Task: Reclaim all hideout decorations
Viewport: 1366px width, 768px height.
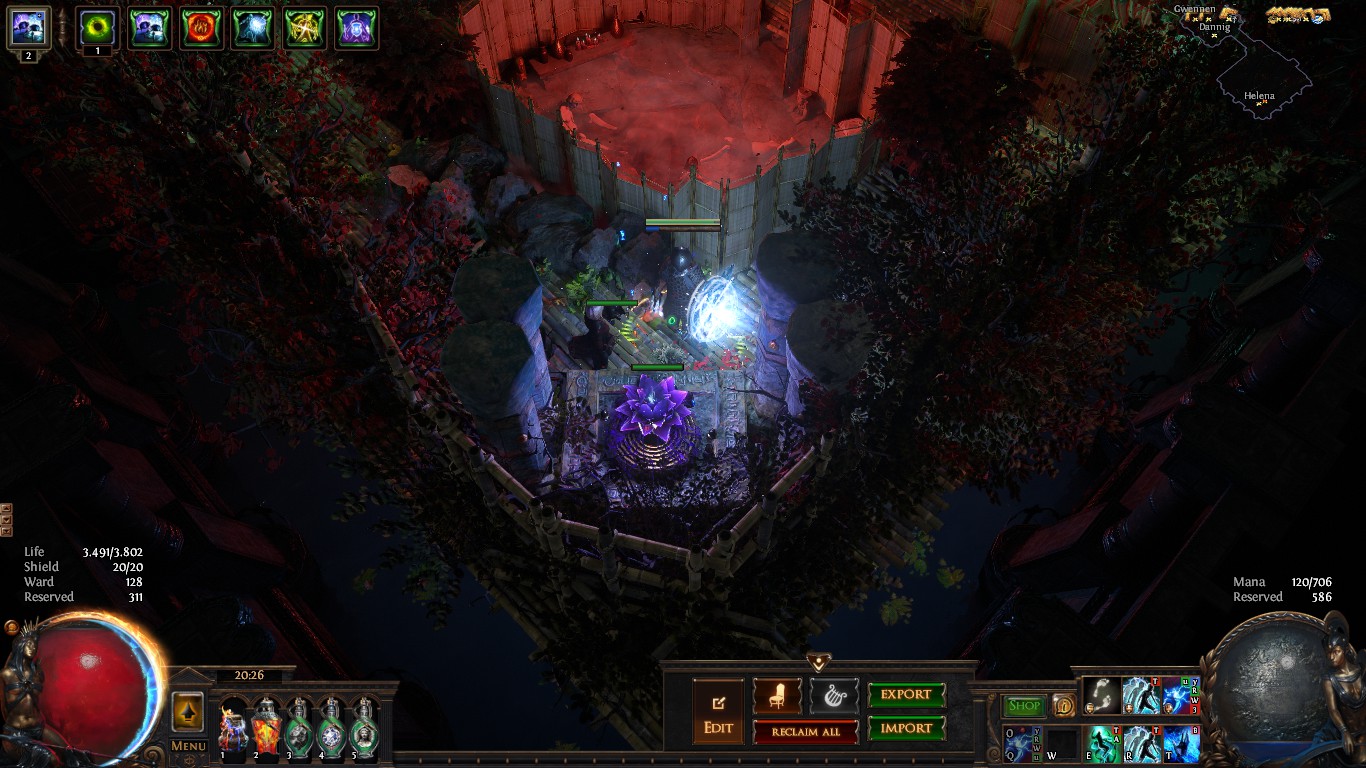Action: (x=805, y=731)
